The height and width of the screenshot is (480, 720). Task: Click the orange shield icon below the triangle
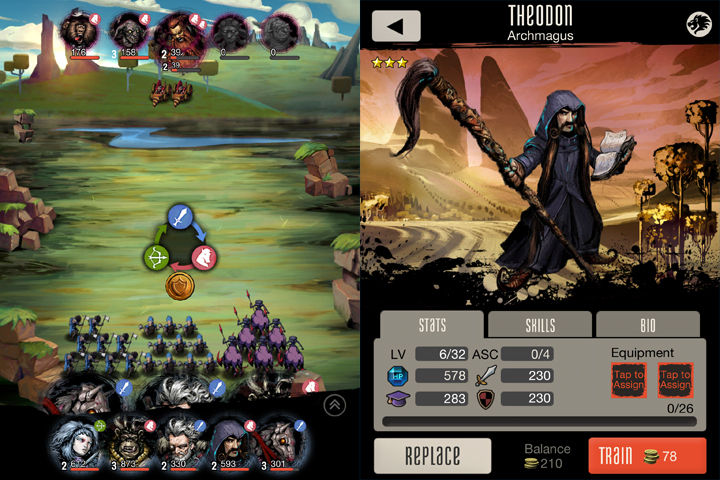tap(180, 286)
